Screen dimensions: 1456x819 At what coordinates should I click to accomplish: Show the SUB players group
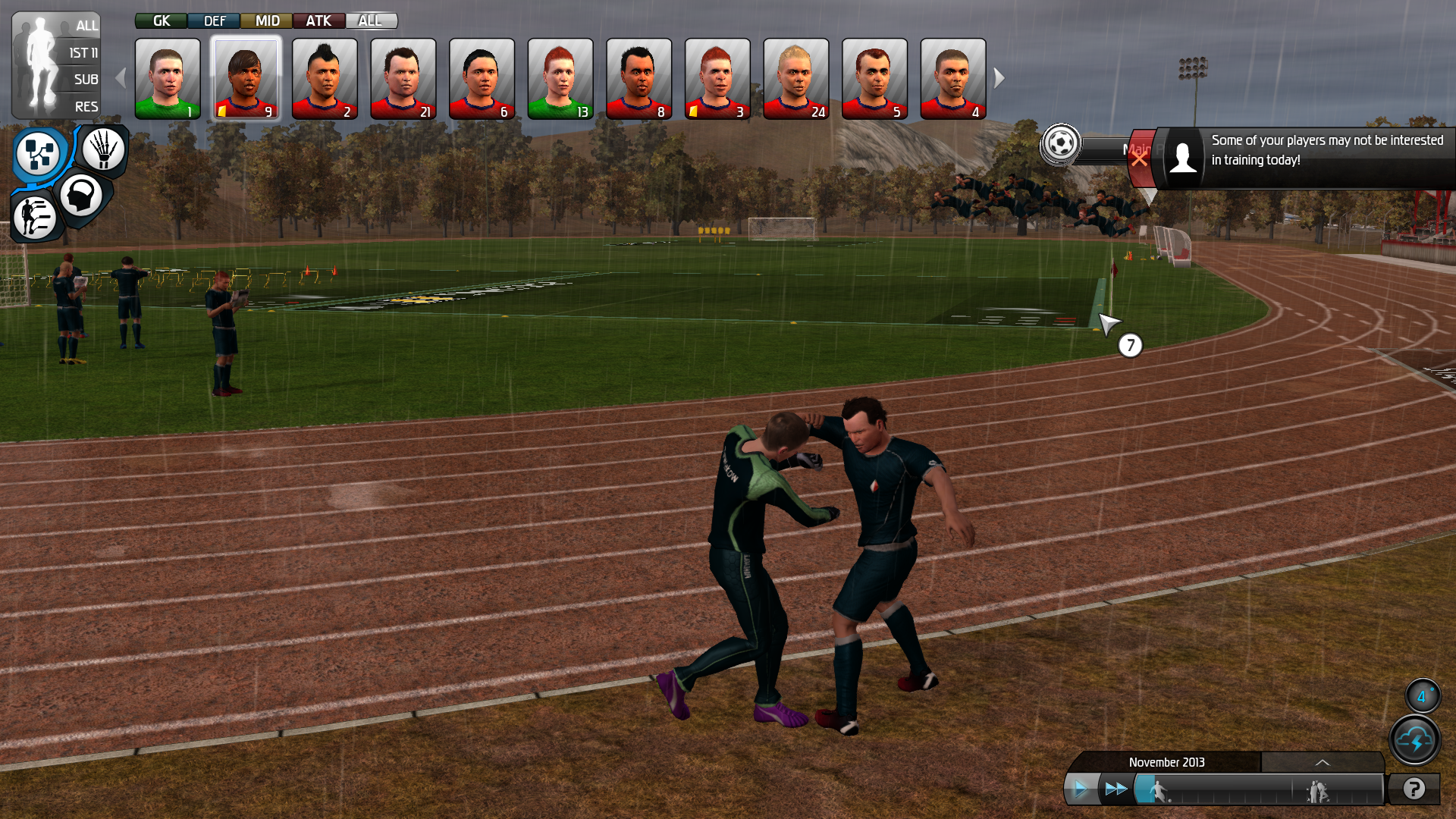point(86,79)
